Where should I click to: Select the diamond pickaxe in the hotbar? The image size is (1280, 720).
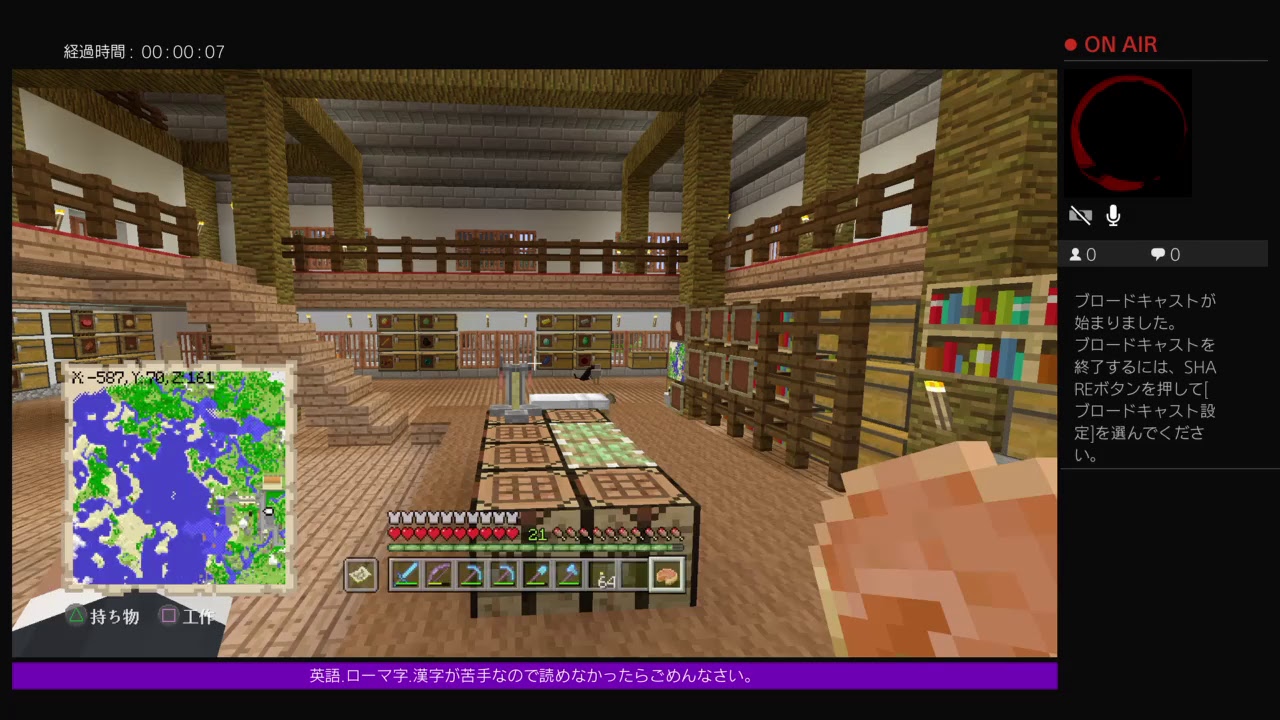click(x=472, y=573)
